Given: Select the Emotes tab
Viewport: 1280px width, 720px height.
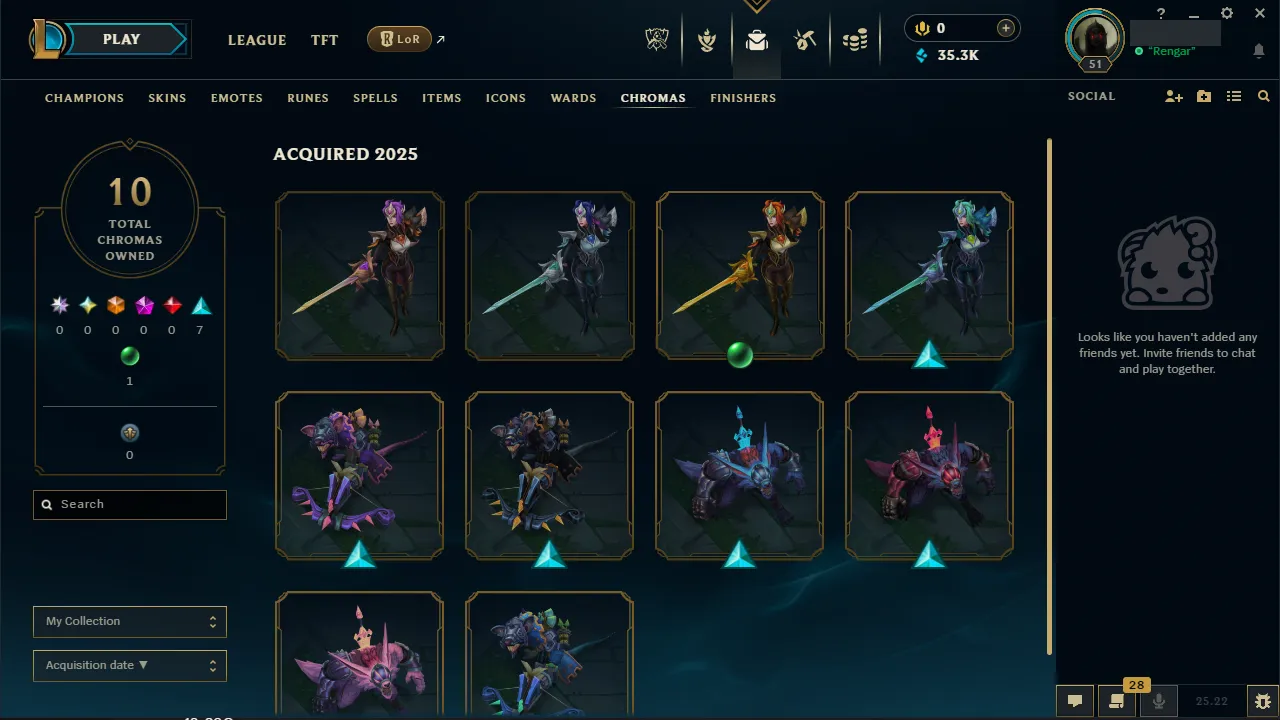Looking at the screenshot, I should 236,98.
